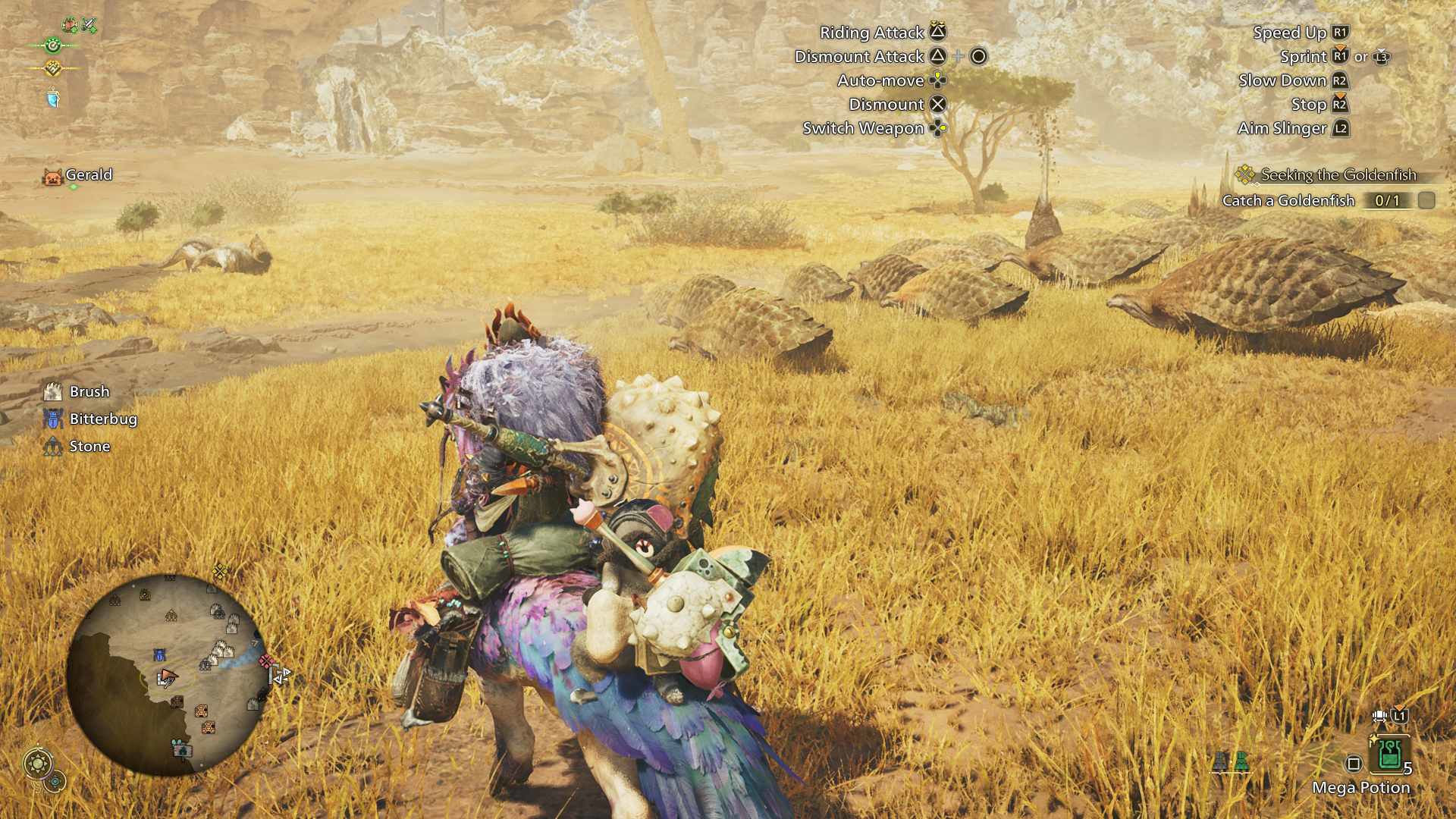Click the Catch a Goldenfish objective checkbox
The width and height of the screenshot is (1456, 819).
click(1426, 200)
